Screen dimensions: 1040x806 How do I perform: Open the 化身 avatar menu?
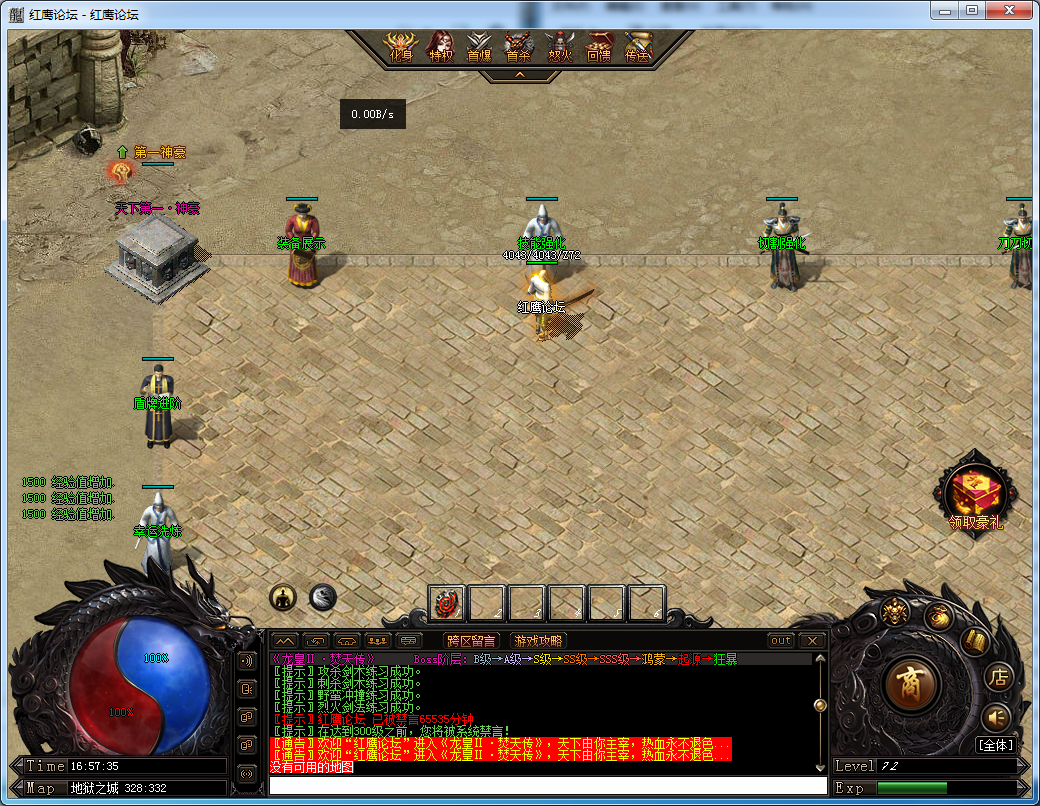pos(400,47)
